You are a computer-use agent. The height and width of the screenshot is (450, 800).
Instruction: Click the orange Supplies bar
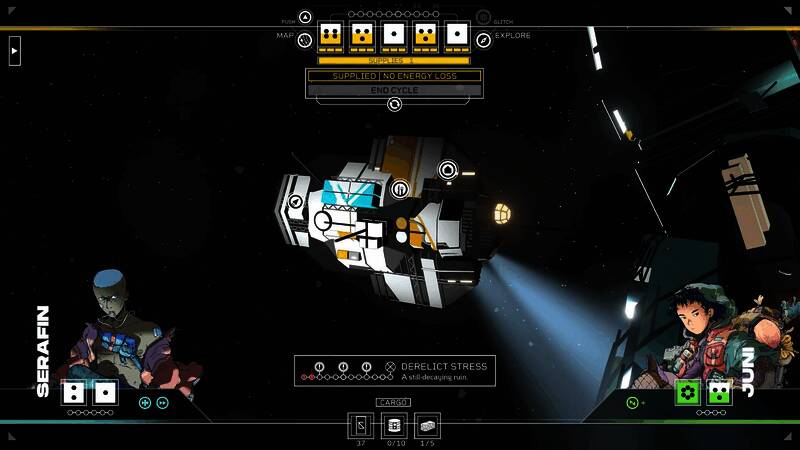(394, 61)
